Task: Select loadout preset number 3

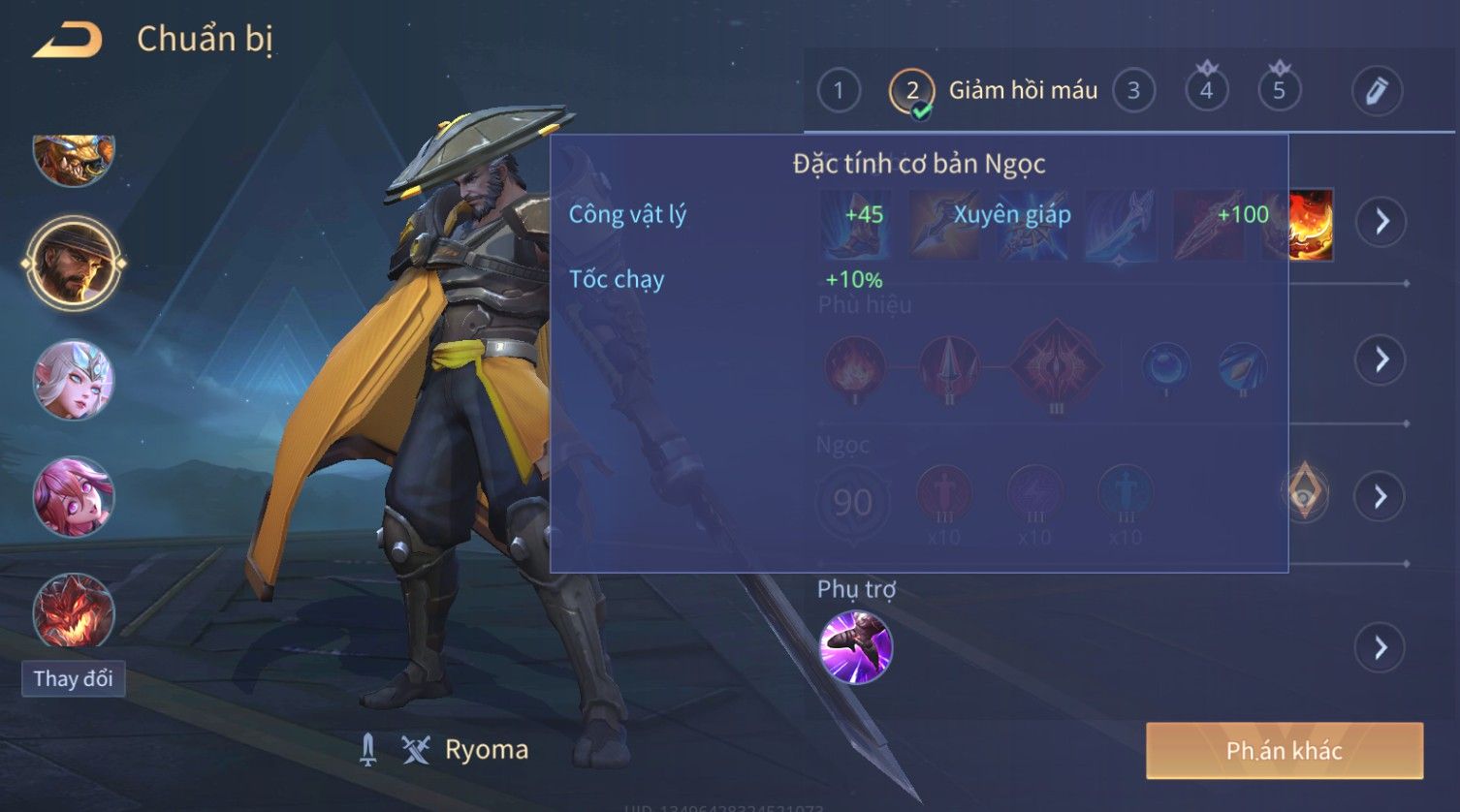Action: coord(1133,91)
